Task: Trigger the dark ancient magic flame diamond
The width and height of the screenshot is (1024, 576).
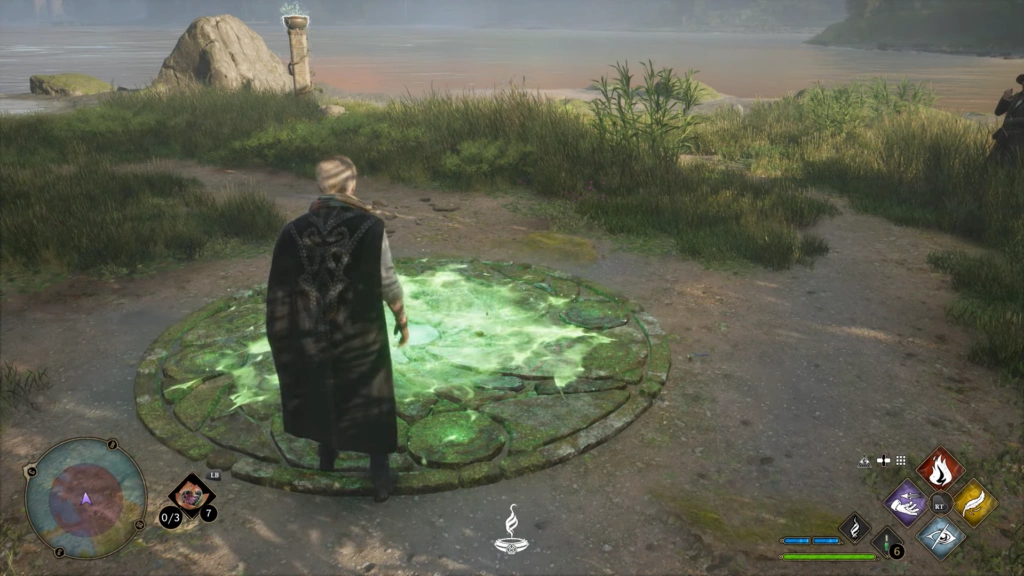Action: pos(854,527)
